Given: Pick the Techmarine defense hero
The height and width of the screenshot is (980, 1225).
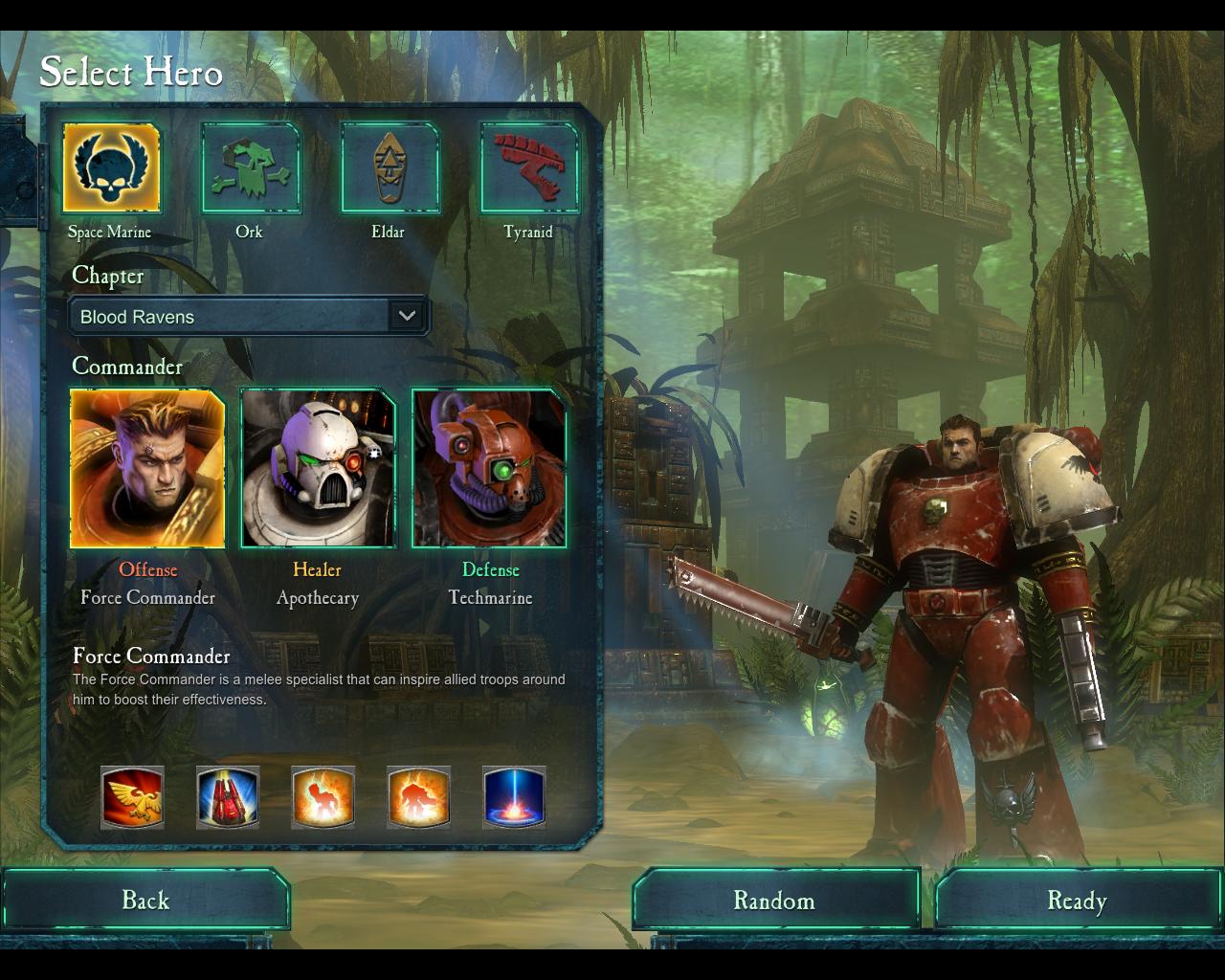Looking at the screenshot, I should [x=489, y=468].
